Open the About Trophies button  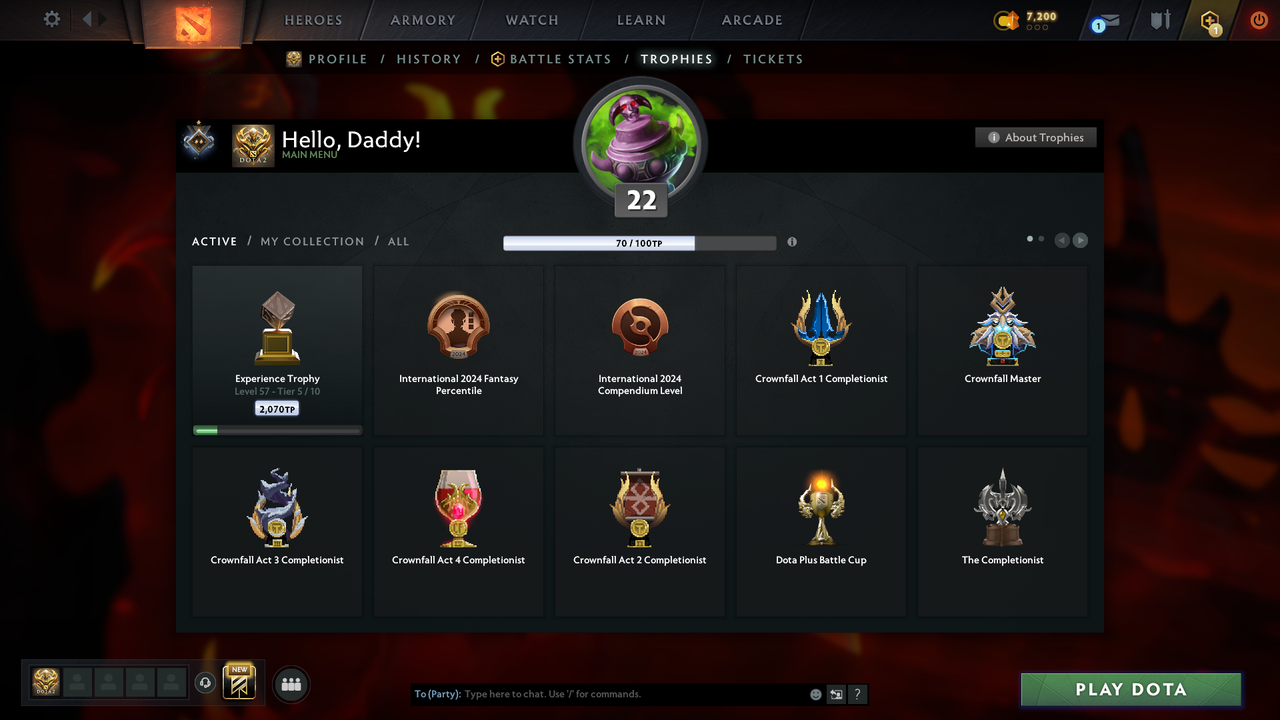[x=1035, y=137]
